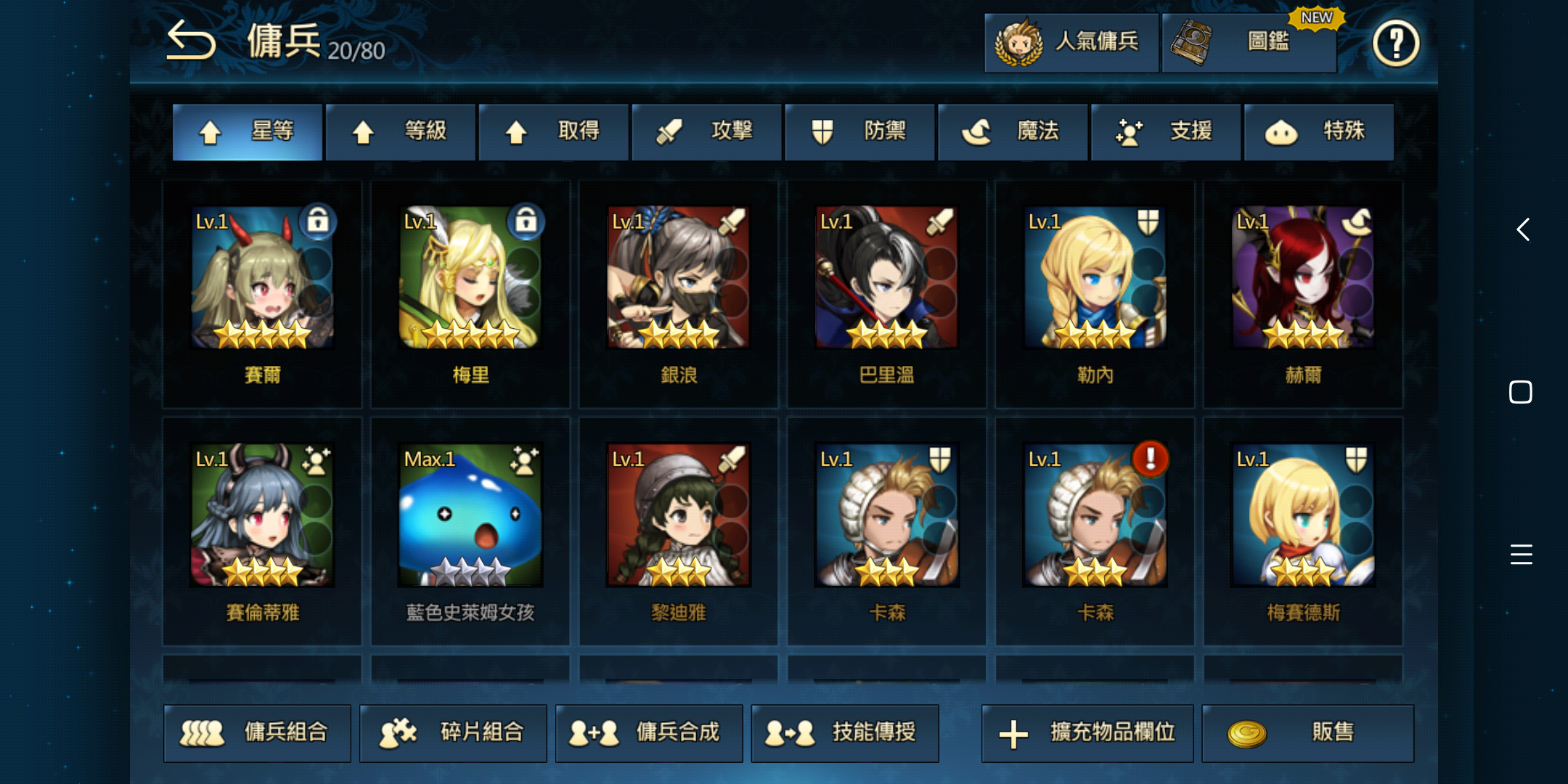Open the 人氣傭兵 popular mercenary panel
Viewport: 1568px width, 784px height.
[1071, 42]
